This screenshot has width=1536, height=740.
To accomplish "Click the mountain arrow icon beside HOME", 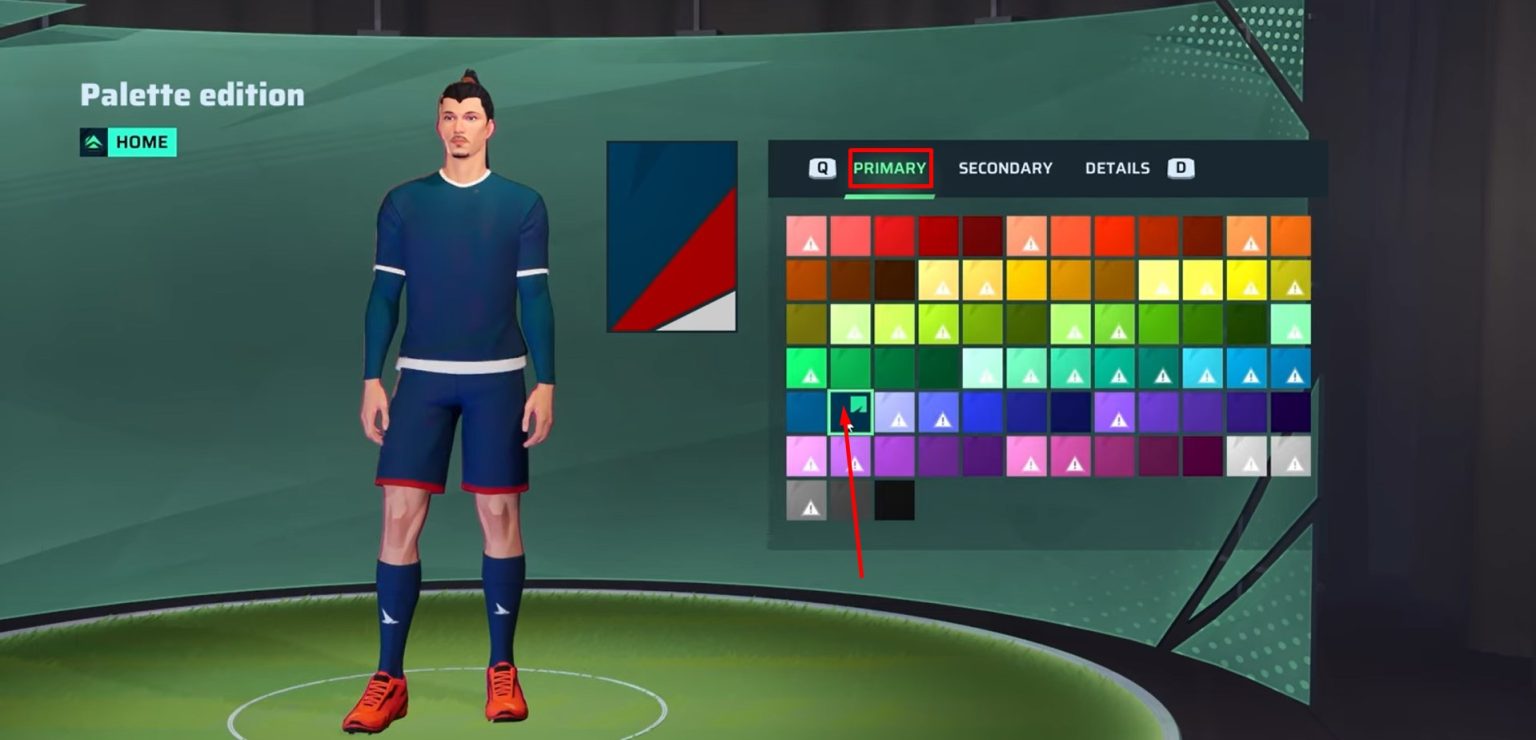I will point(95,141).
